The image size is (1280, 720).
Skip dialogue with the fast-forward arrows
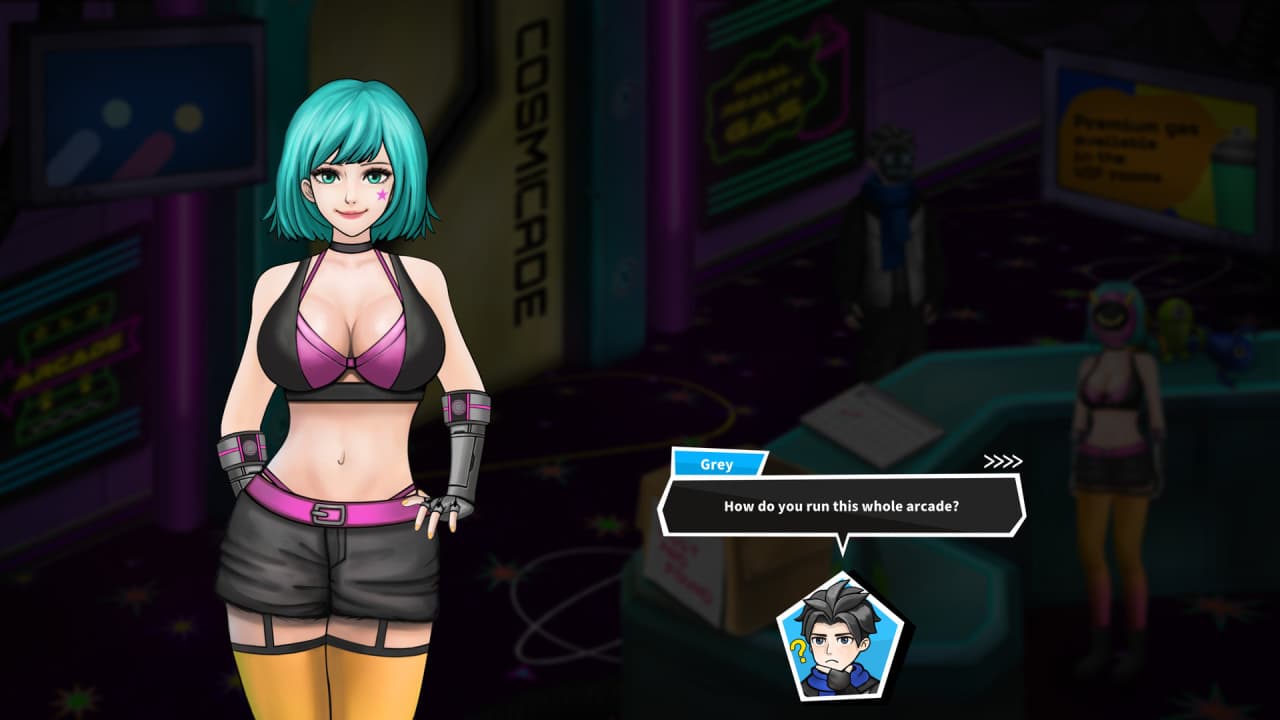(x=1002, y=461)
